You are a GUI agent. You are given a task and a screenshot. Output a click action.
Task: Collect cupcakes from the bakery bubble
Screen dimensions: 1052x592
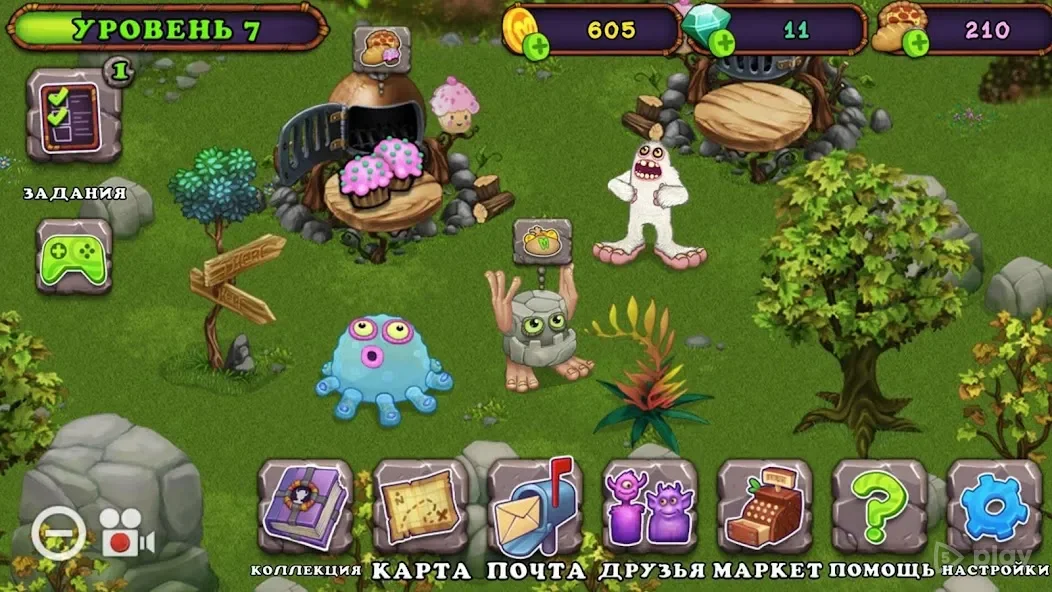381,48
